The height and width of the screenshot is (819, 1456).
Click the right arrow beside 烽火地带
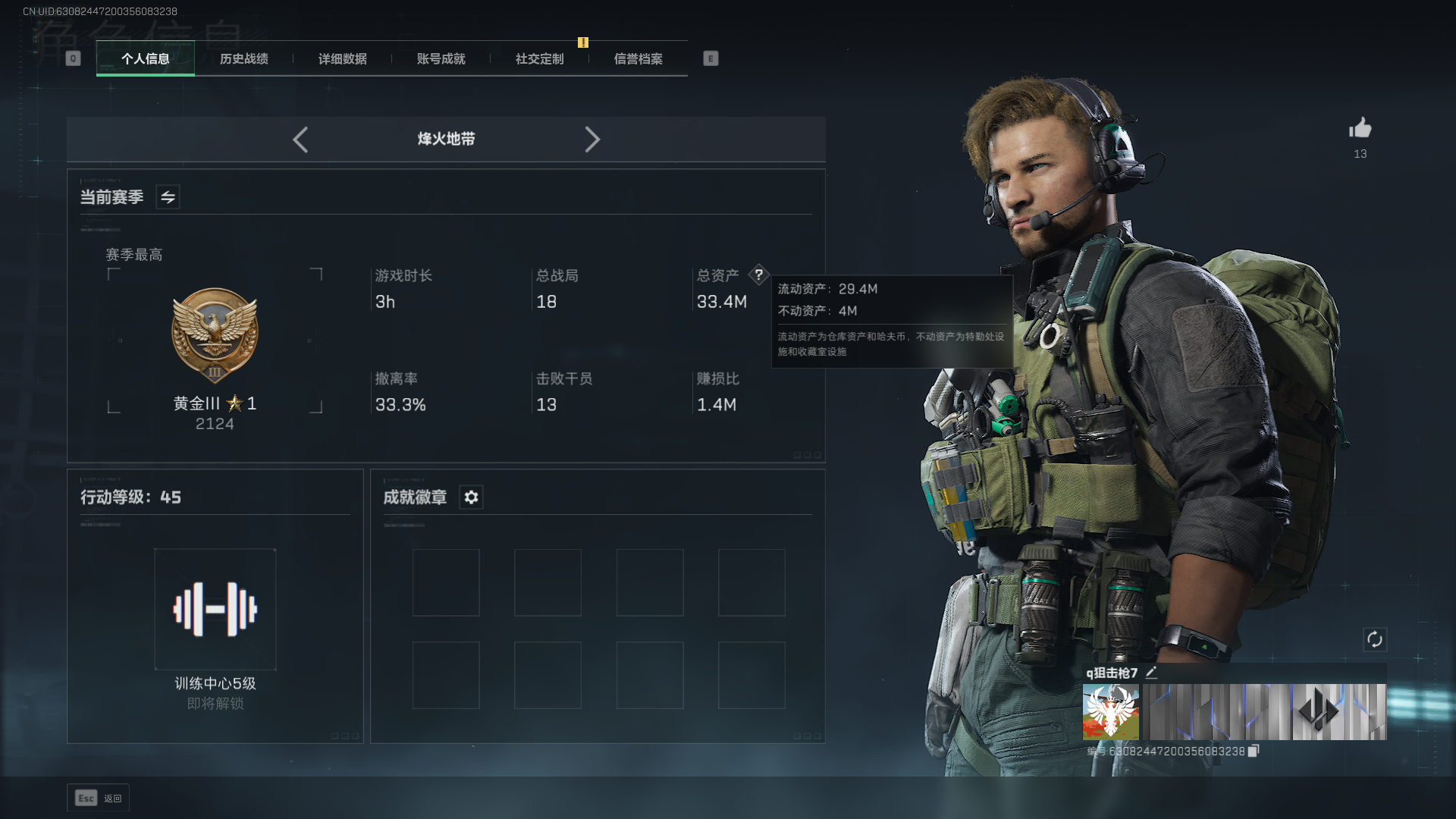(x=592, y=140)
